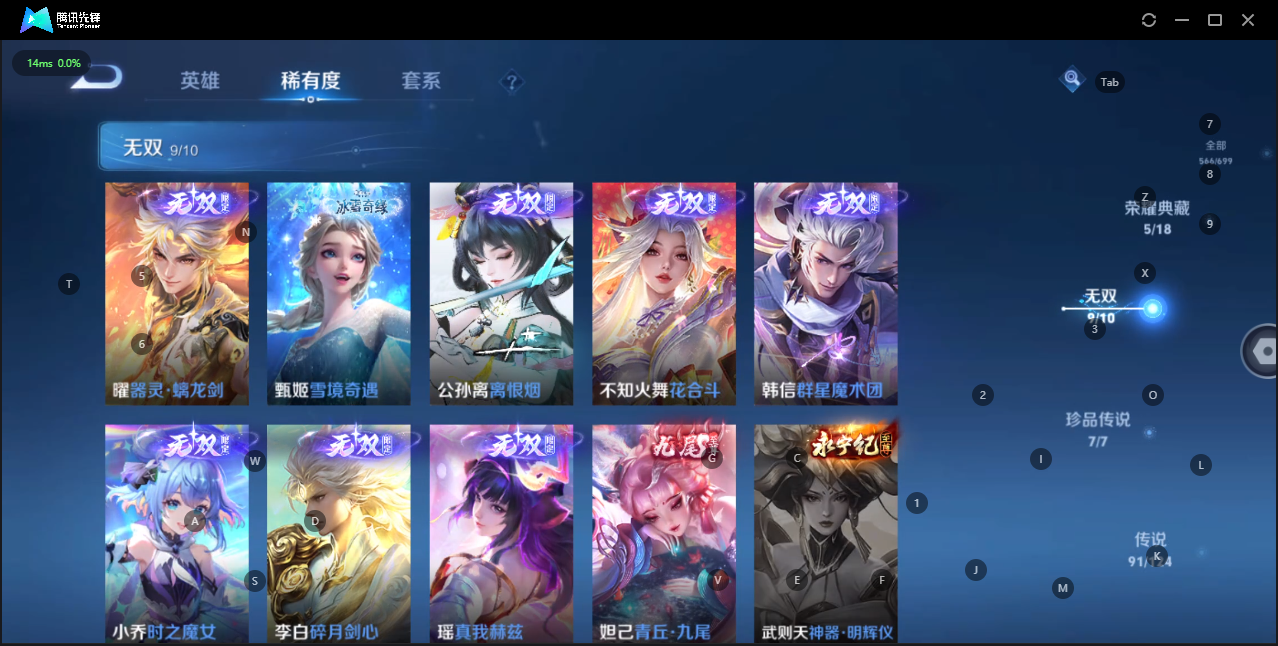The height and width of the screenshot is (646, 1278).
Task: Select the 瑶 真我赫兹 skin card
Action: coord(501,533)
